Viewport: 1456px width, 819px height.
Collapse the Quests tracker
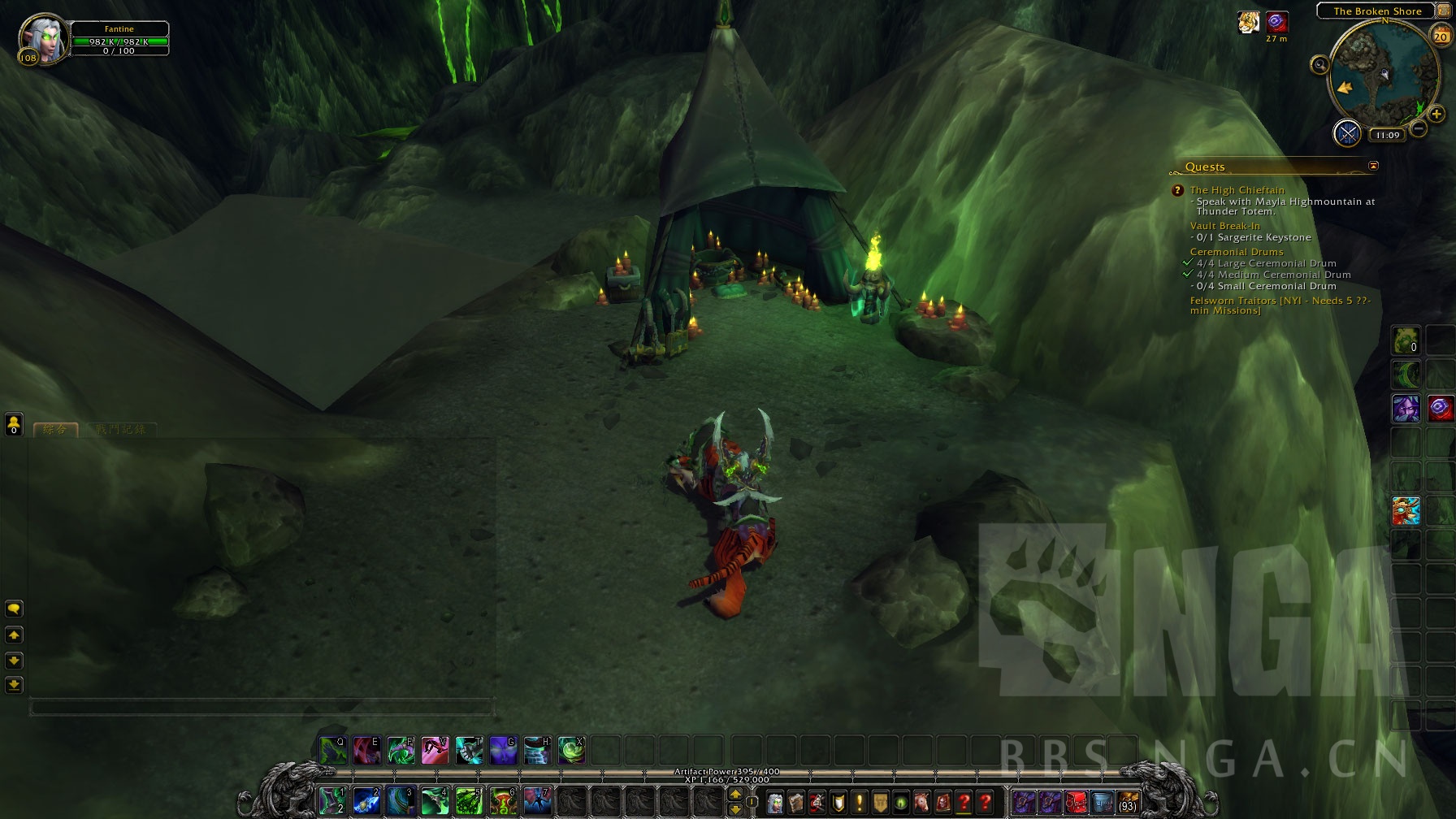[x=1373, y=166]
